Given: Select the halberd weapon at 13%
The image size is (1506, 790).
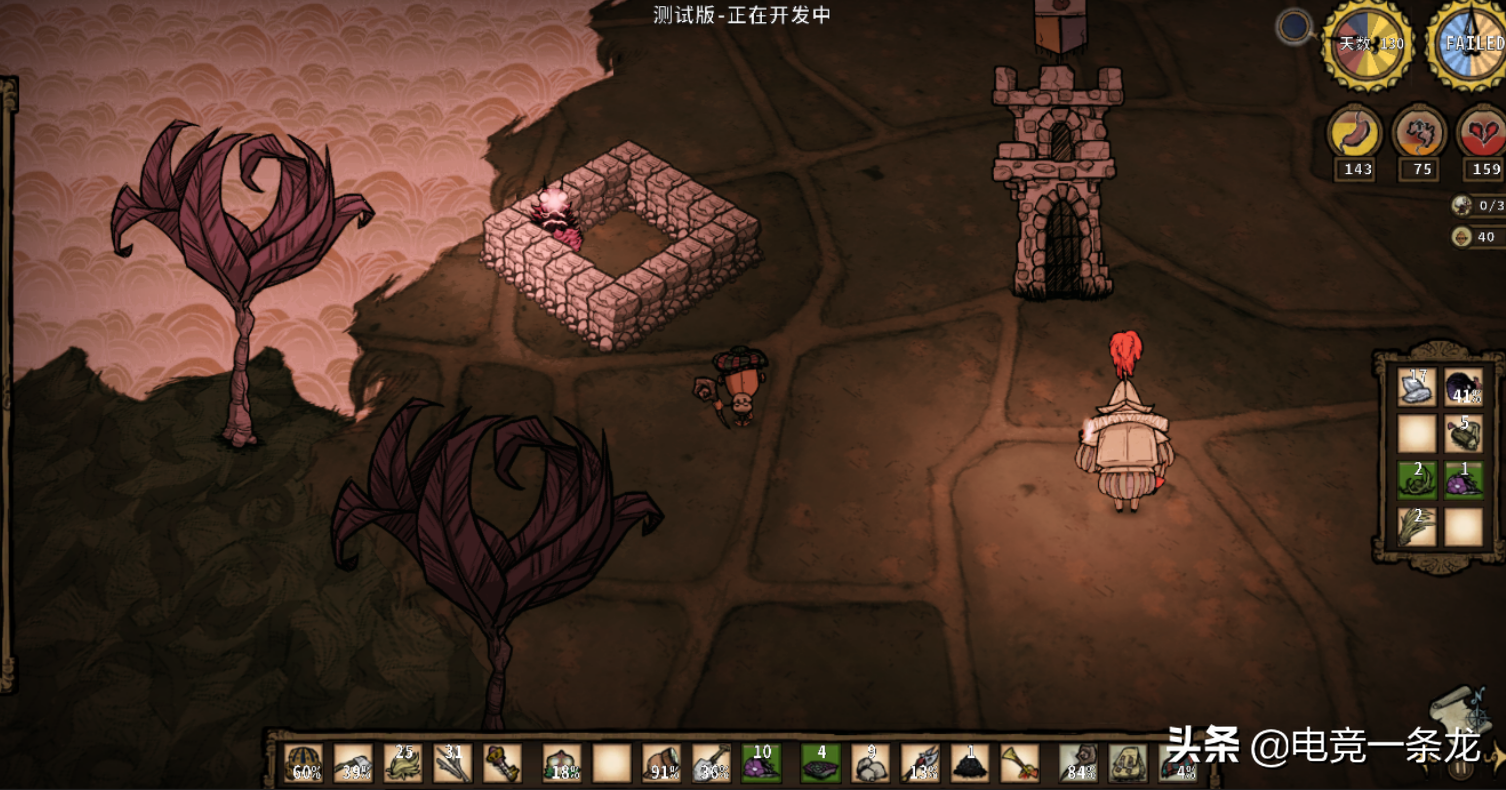Looking at the screenshot, I should pos(920,763).
